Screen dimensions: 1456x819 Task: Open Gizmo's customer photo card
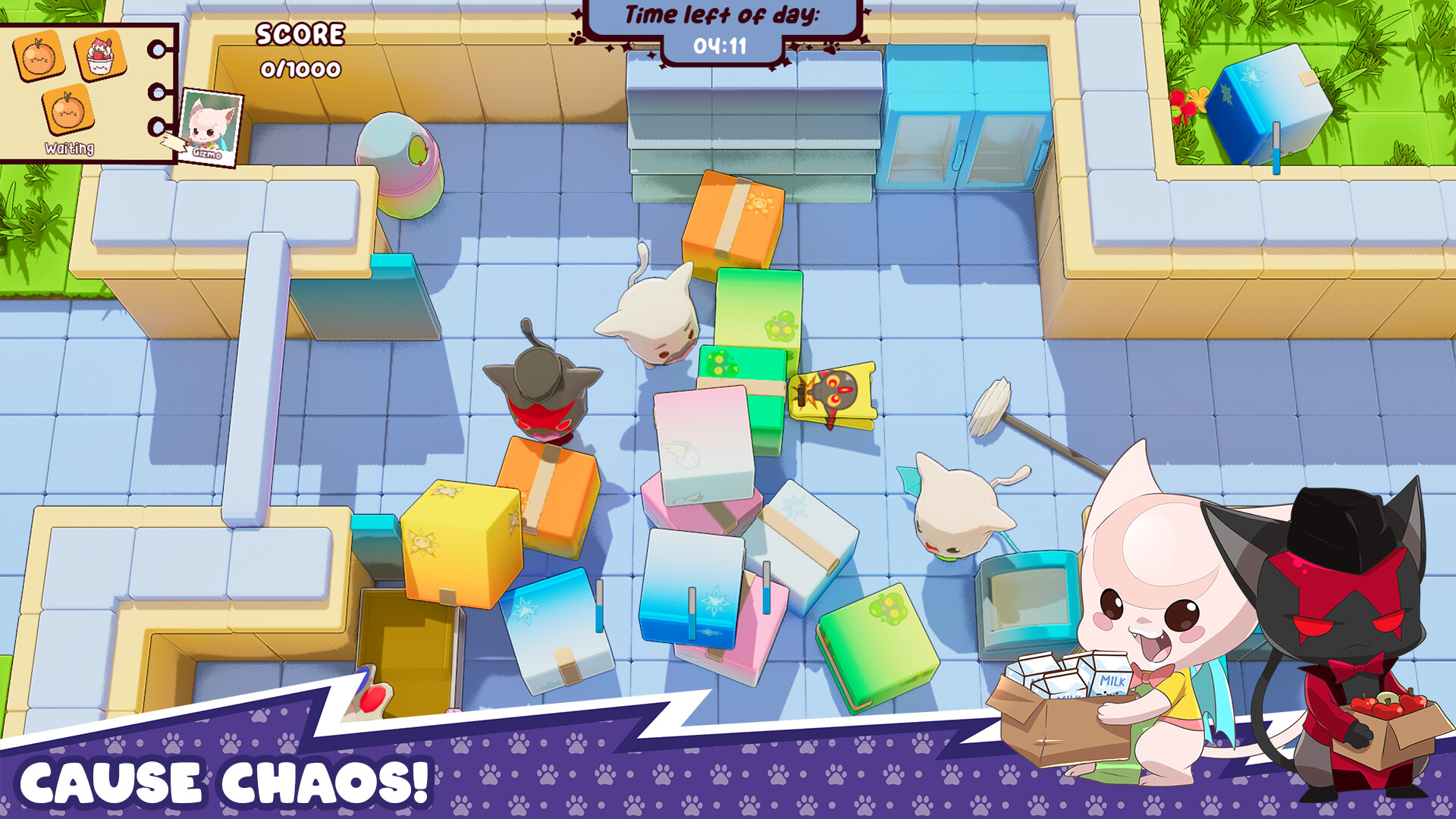(x=210, y=125)
